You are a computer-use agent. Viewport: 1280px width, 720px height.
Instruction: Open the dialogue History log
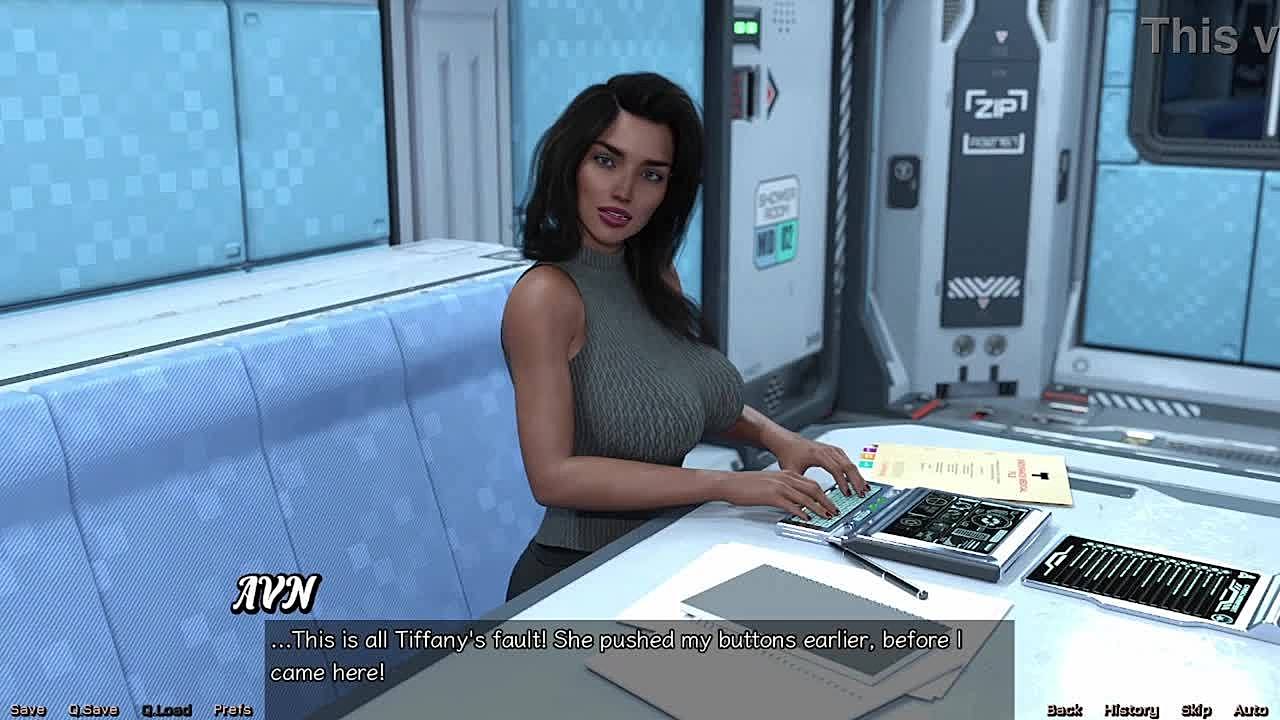(1131, 710)
